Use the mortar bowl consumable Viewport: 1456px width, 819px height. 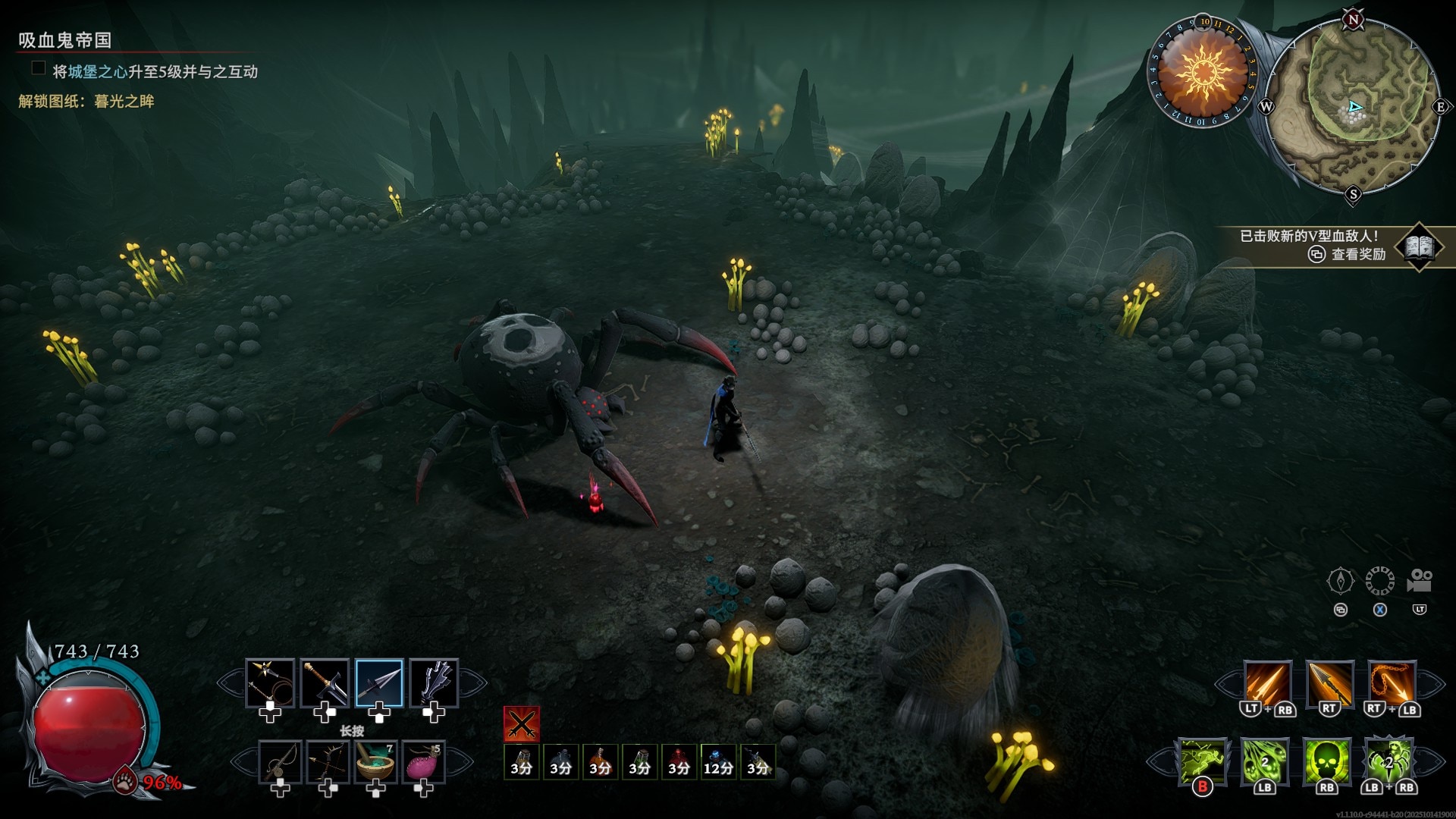375,762
